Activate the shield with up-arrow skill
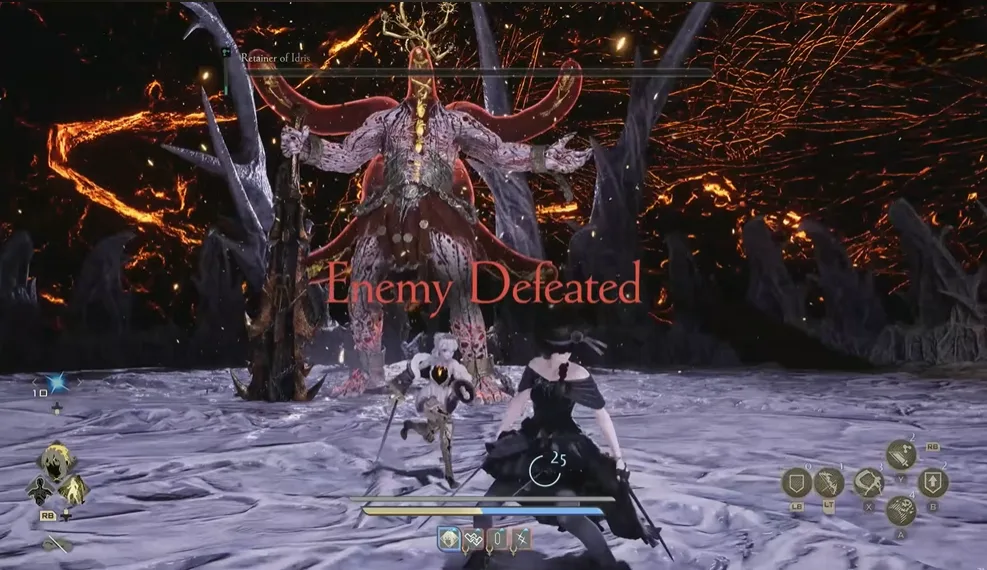 933,484
